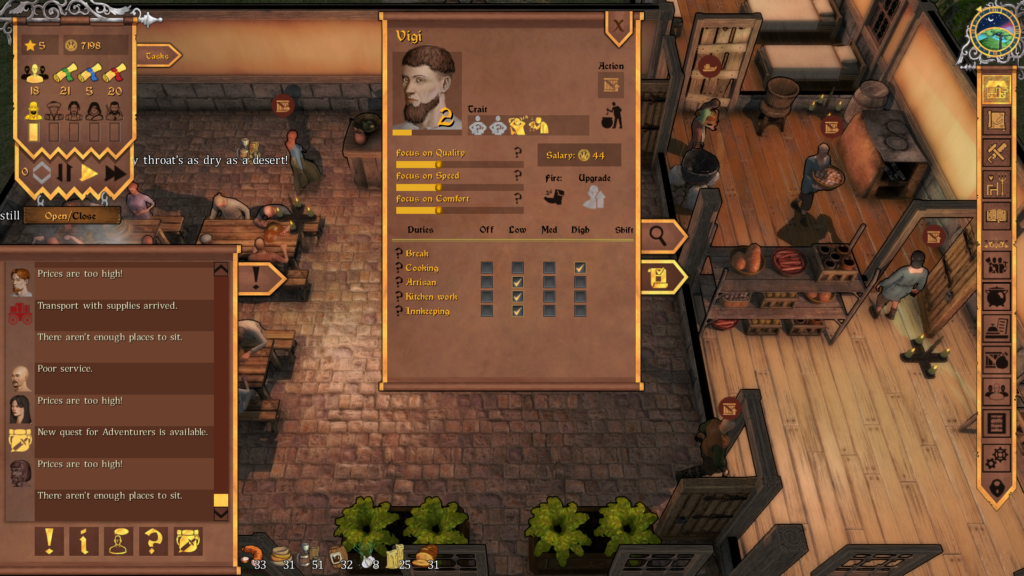Set Cooking duty priority to High

tap(580, 268)
